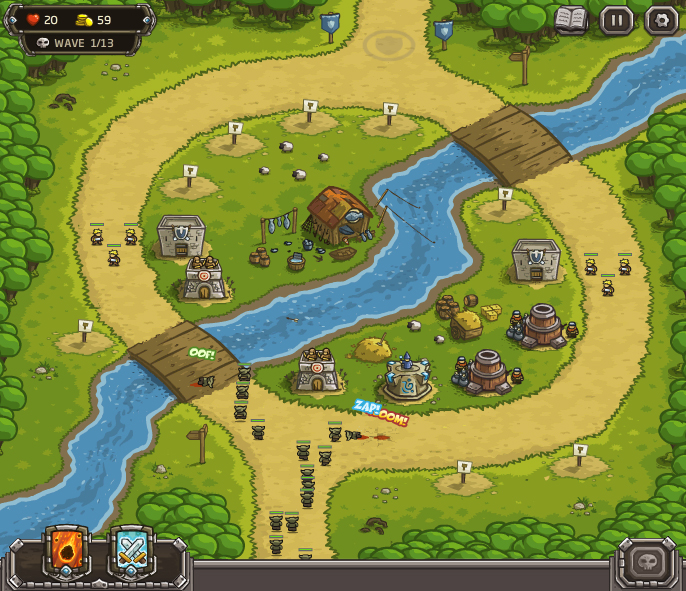Select the crossed swords reinforcements ability

(x=132, y=551)
